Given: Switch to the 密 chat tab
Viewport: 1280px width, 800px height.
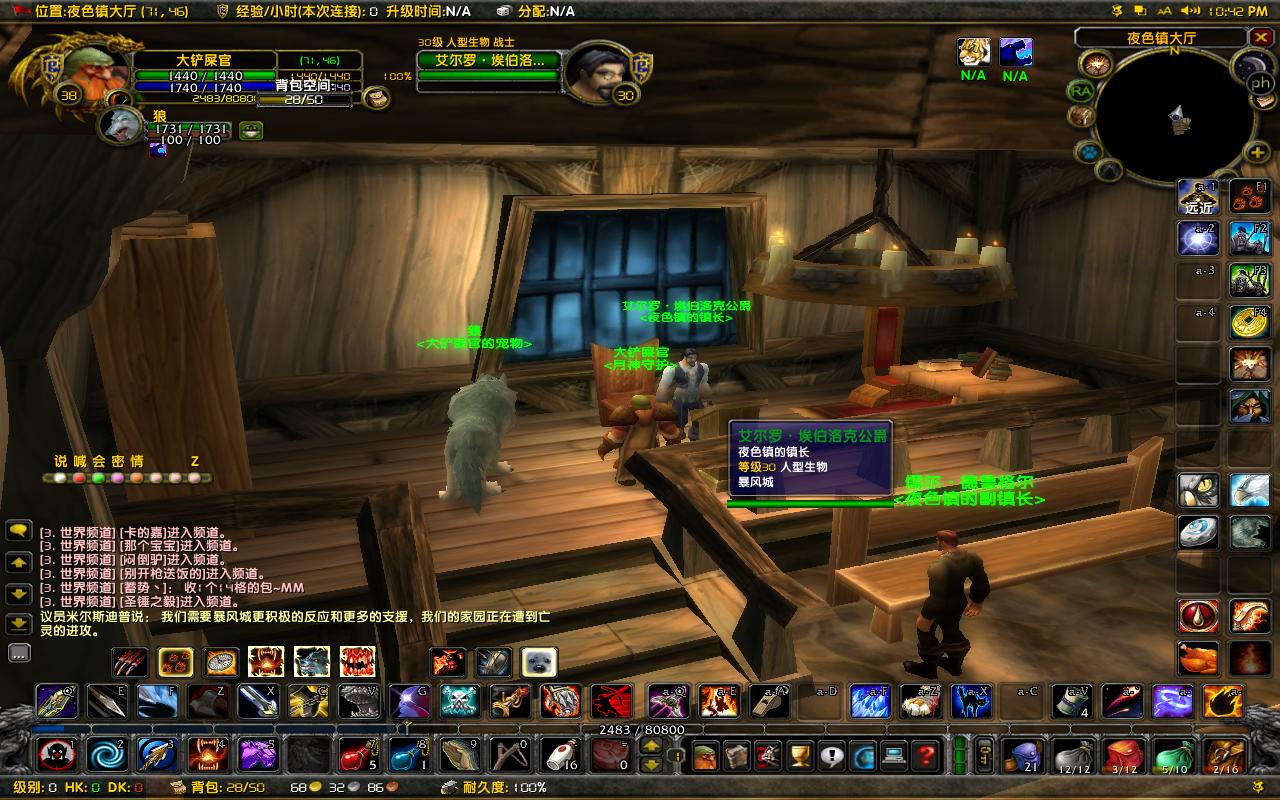Looking at the screenshot, I should 118,461.
